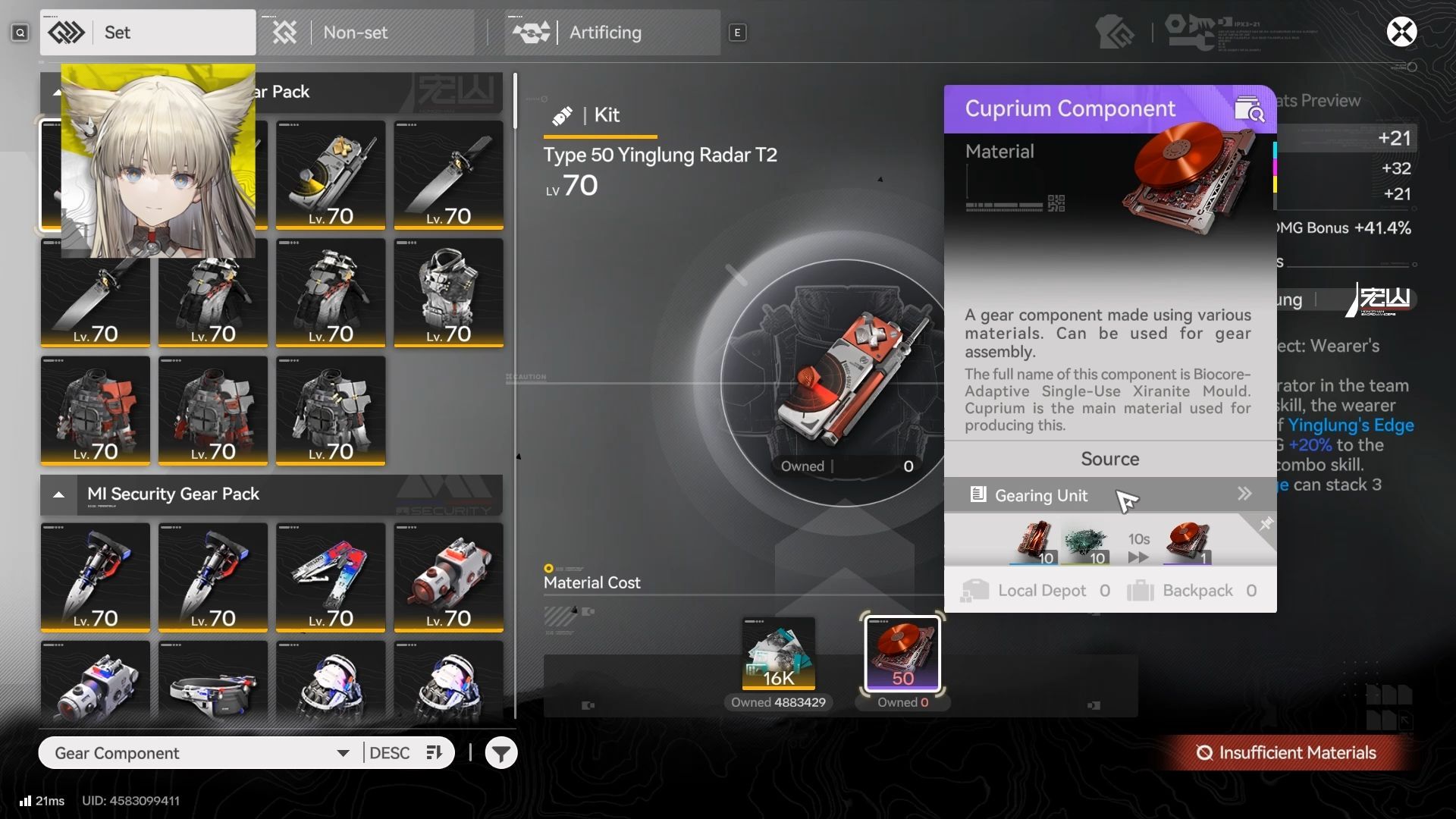Open the Gearing Unit source entry

pyautogui.click(x=1109, y=495)
